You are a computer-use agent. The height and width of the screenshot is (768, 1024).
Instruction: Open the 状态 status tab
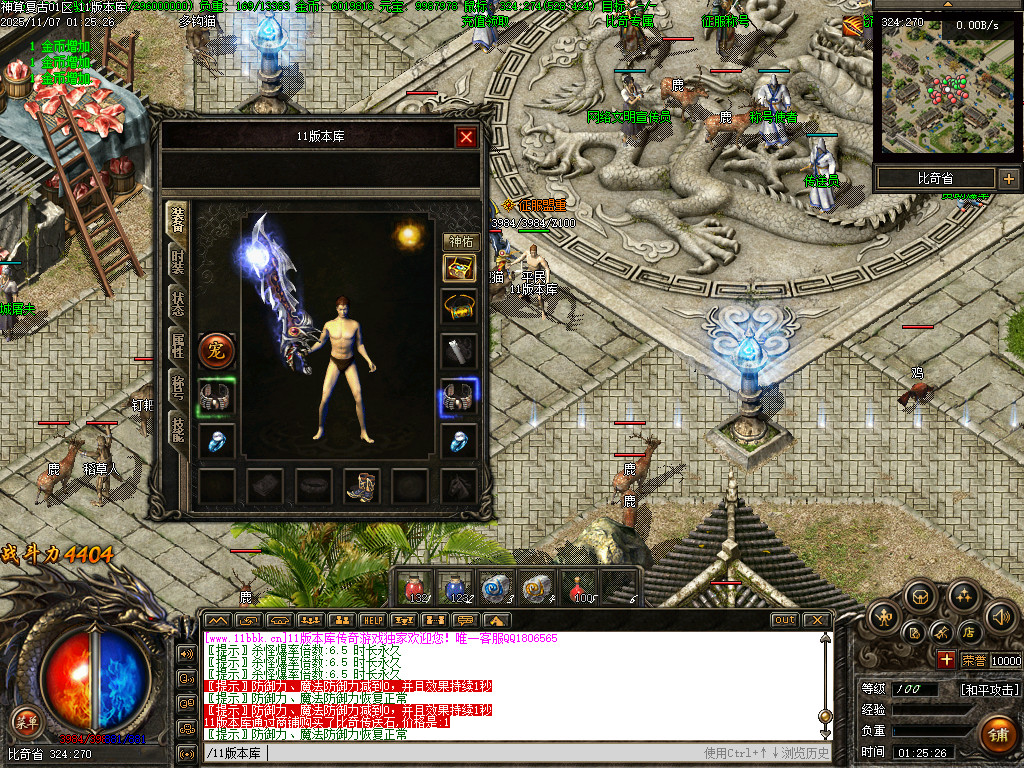click(177, 302)
